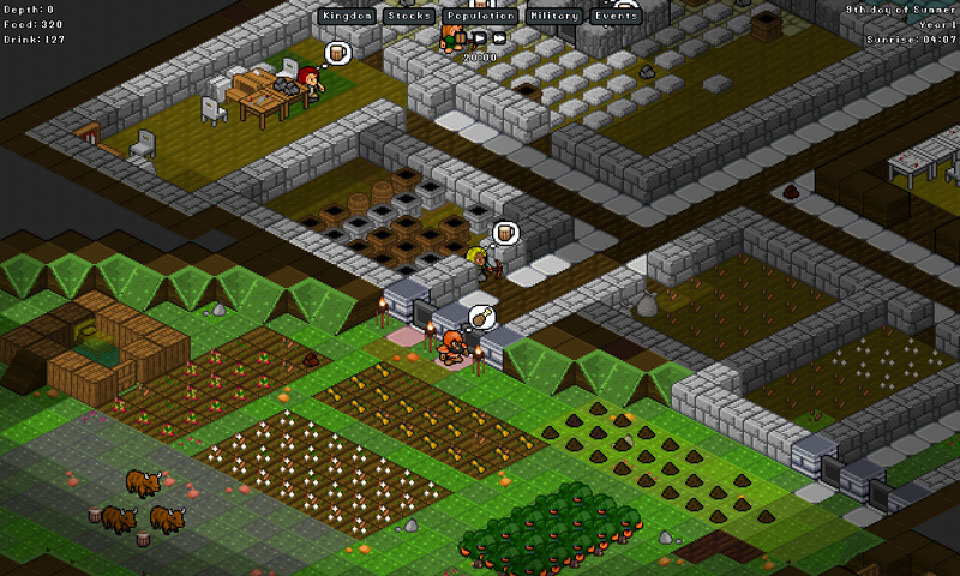This screenshot has height=576, width=960.
Task: Open the Kingdom menu
Action: [x=348, y=16]
